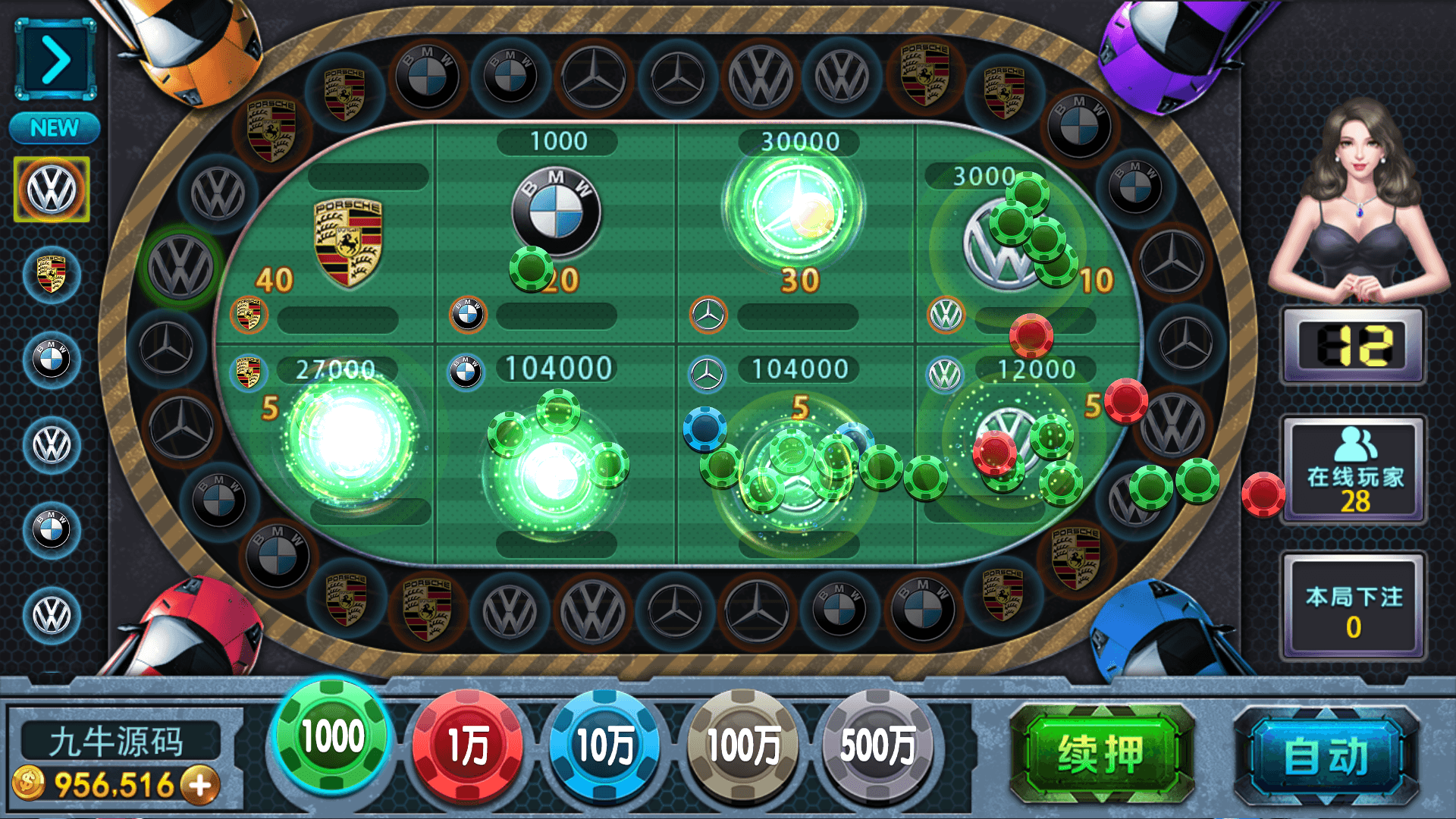Open the 在线玩家 online players panel
1456x819 pixels.
click(1354, 470)
